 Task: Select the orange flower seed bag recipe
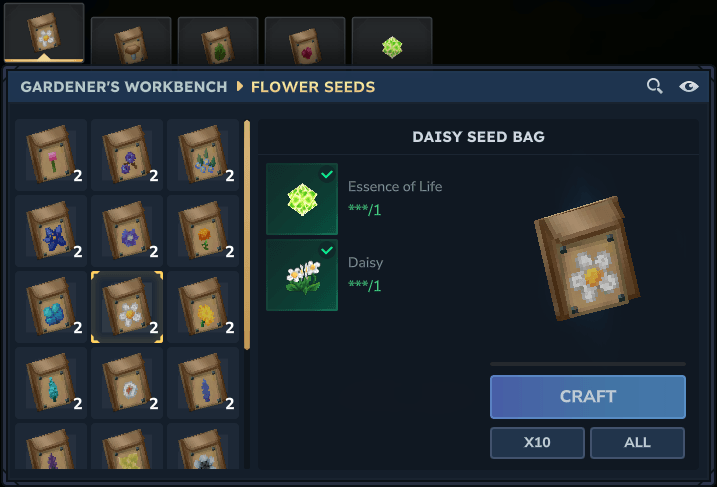tap(203, 230)
